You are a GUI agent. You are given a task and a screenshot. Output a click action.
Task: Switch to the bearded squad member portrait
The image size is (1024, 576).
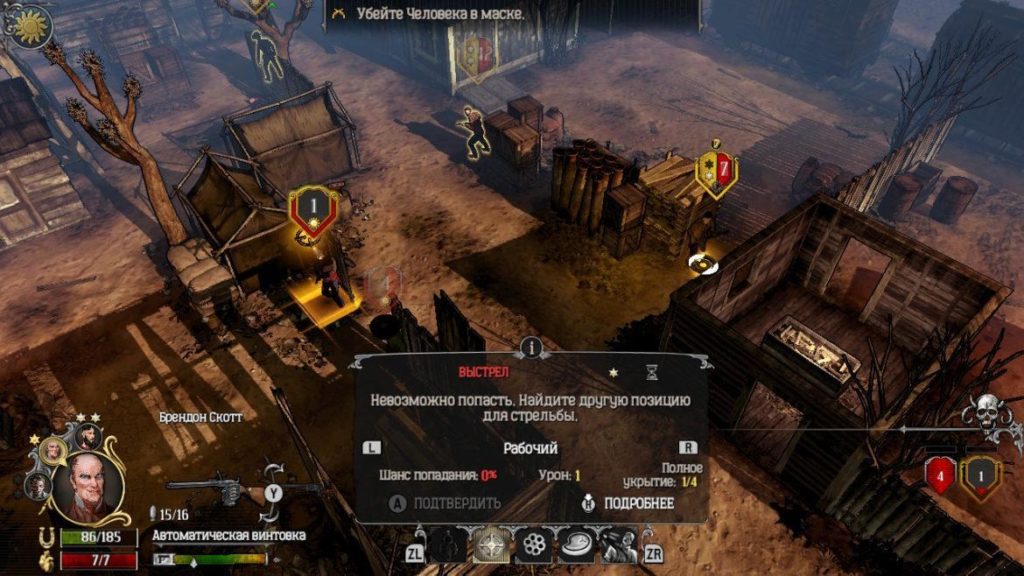[88, 434]
